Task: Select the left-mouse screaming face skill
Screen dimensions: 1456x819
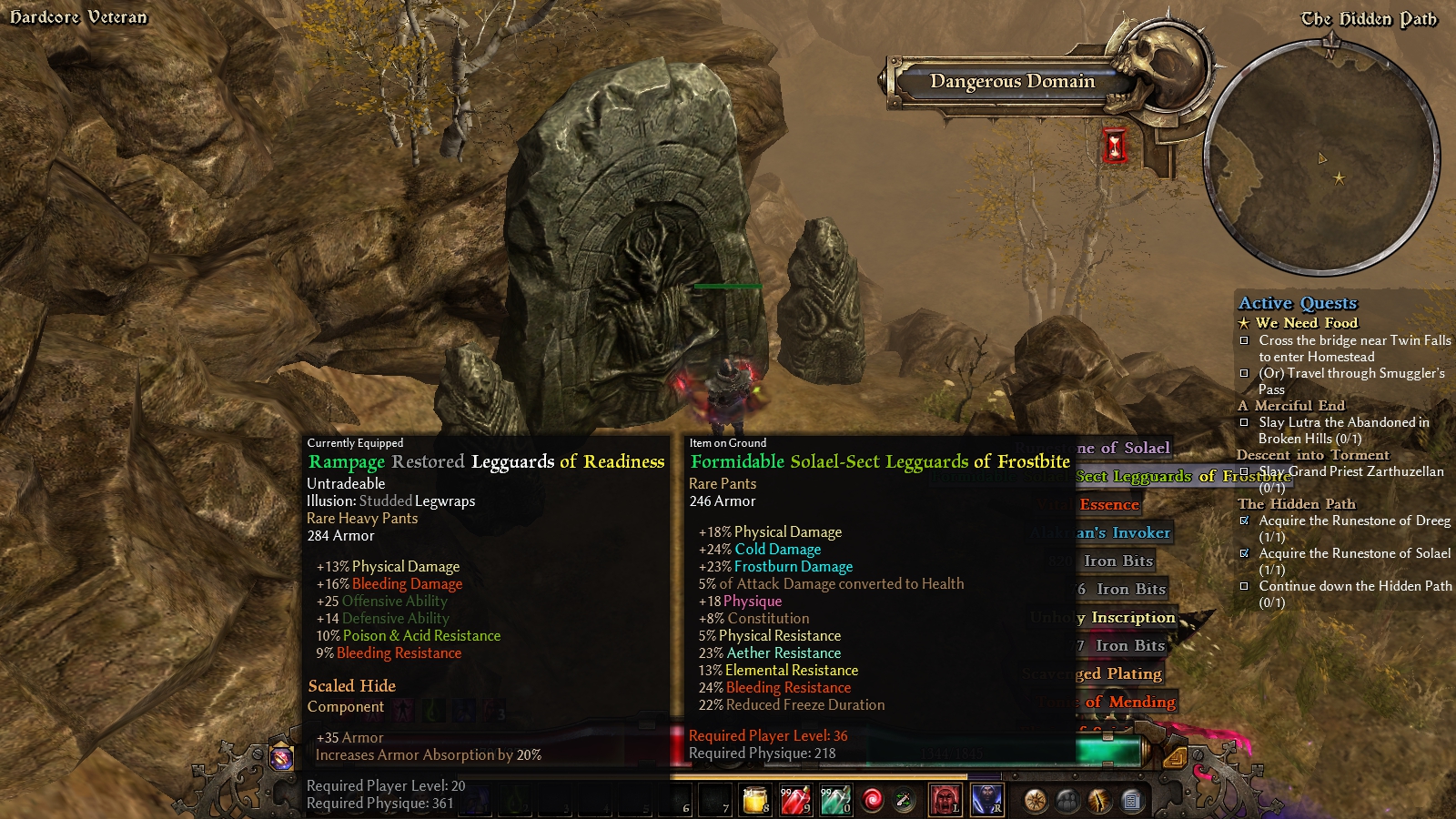Action: point(945,800)
